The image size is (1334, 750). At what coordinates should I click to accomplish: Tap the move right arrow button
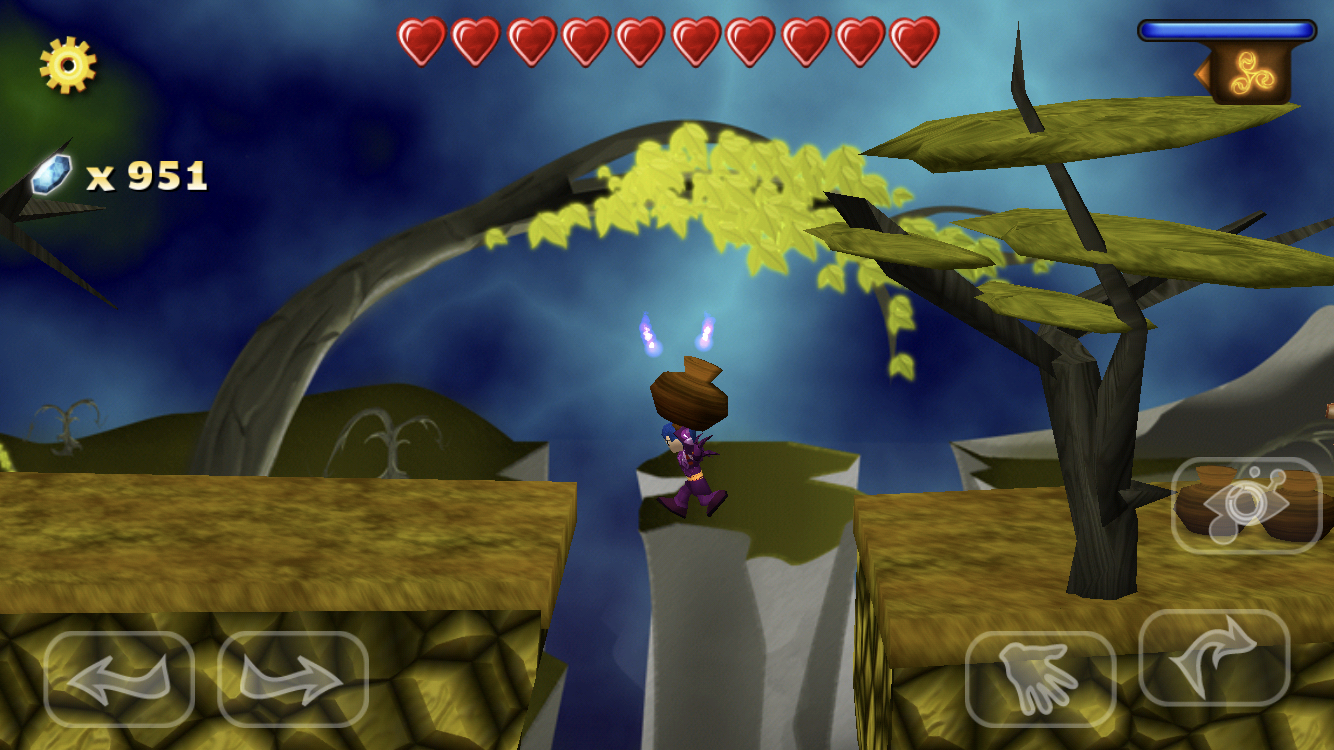click(x=293, y=679)
